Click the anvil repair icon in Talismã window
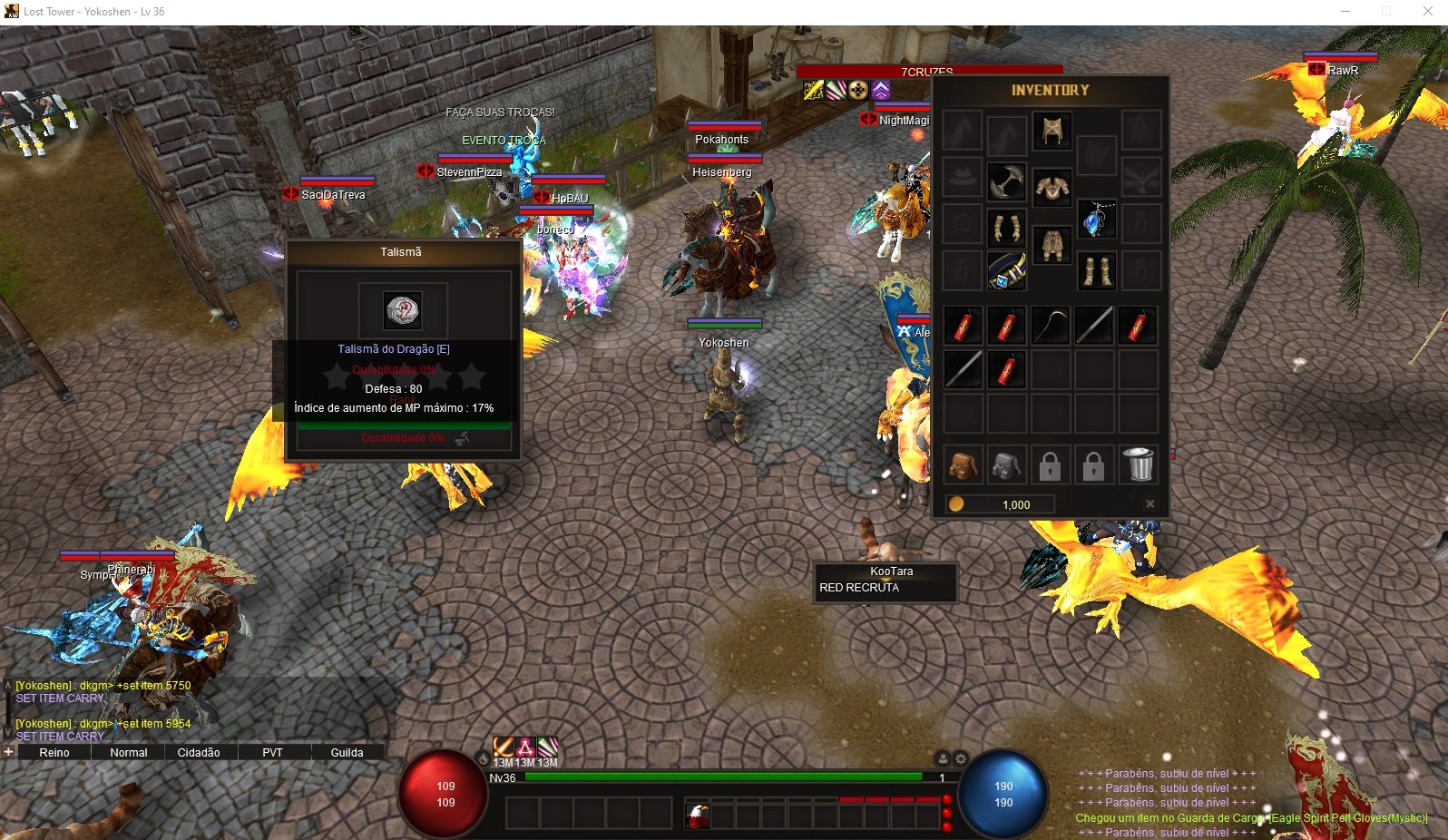This screenshot has height=840, width=1448. click(x=463, y=438)
